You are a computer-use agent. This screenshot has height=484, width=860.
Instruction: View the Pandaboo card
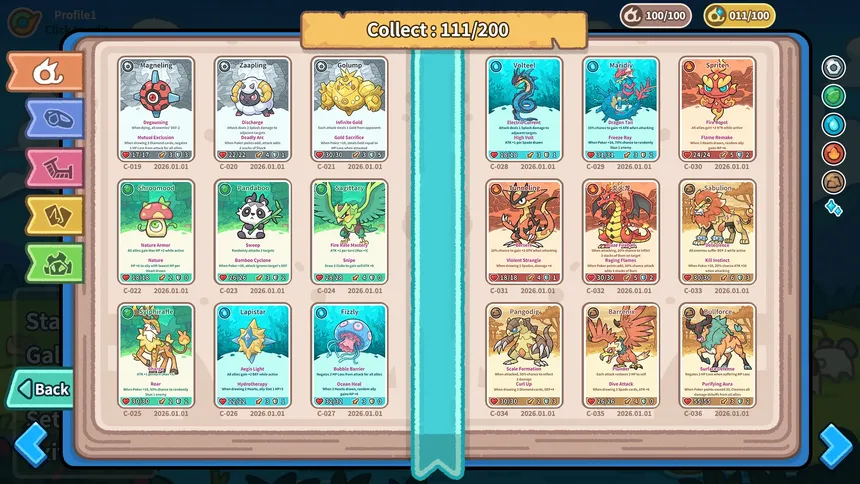tap(253, 232)
